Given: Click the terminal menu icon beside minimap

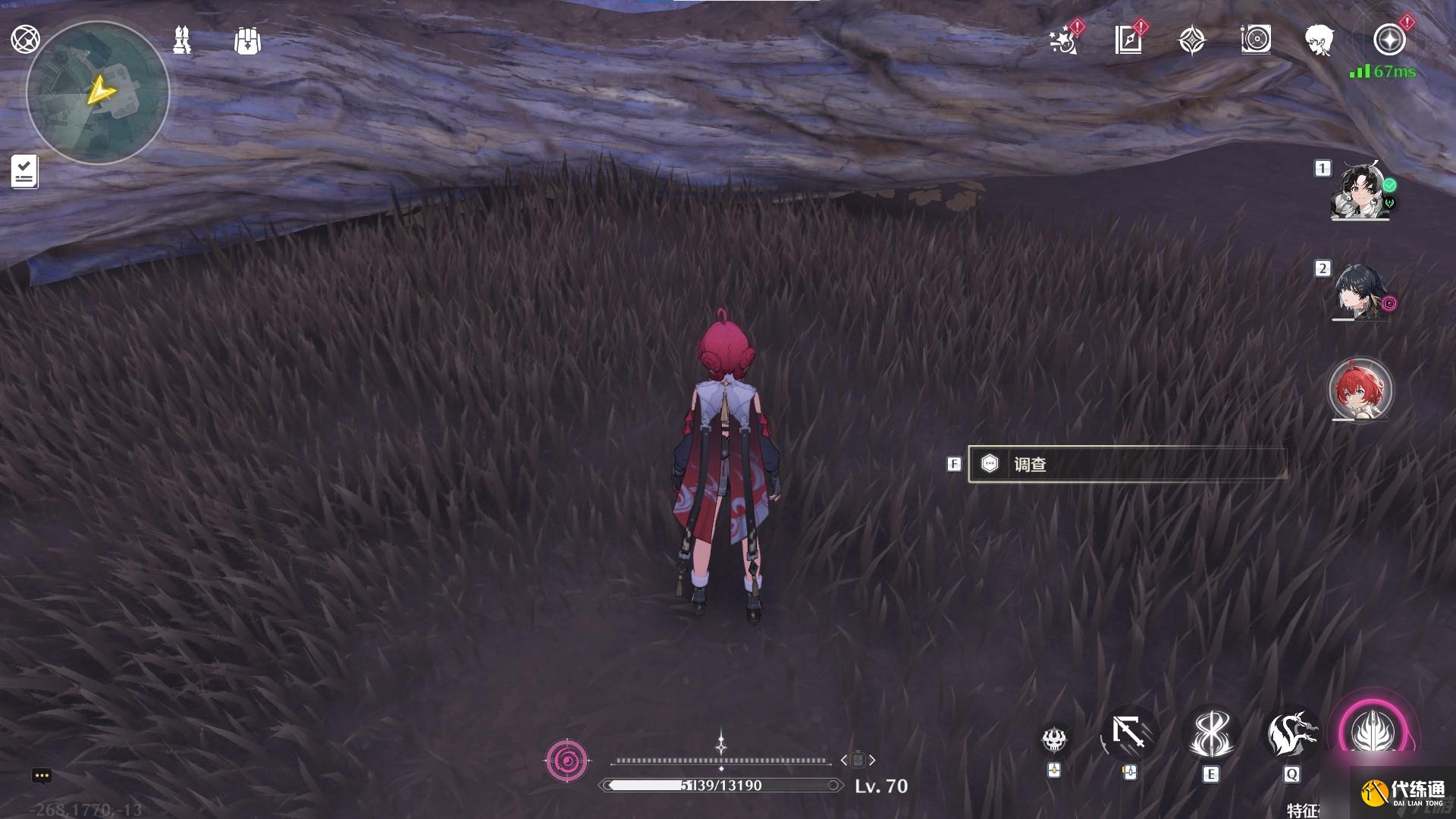Looking at the screenshot, I should coord(25,39).
